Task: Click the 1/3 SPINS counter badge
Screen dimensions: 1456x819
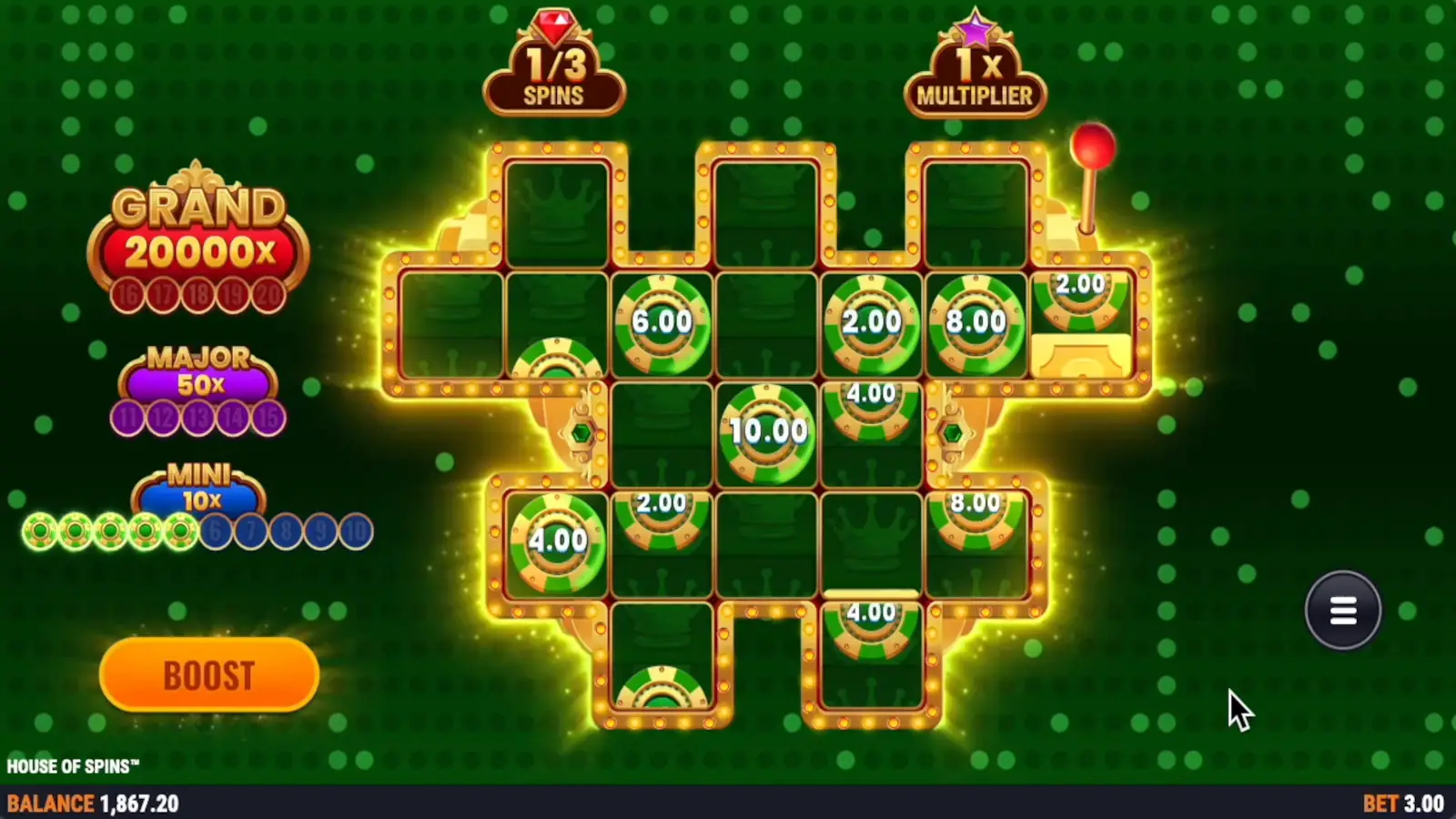Action: 554,75
